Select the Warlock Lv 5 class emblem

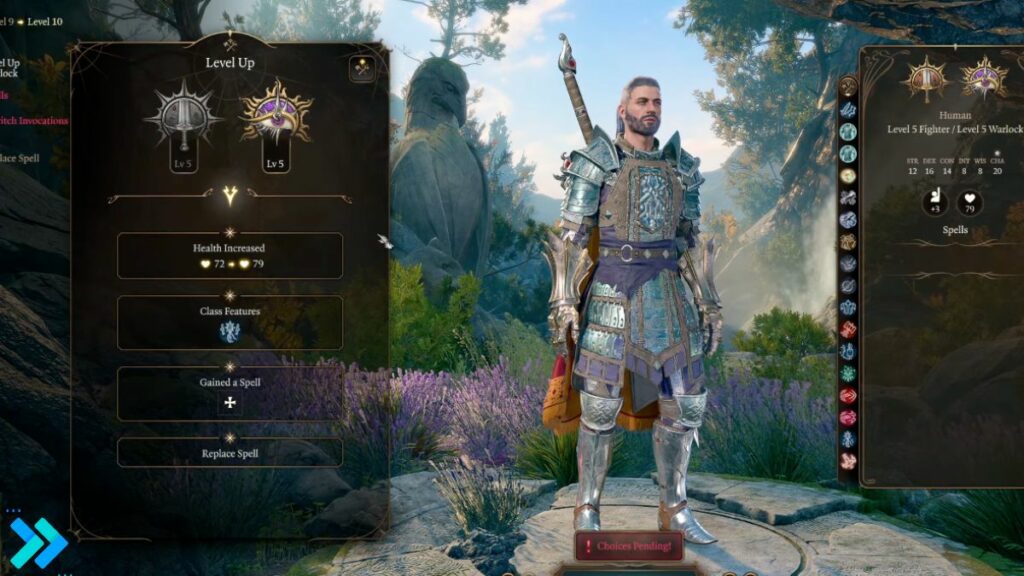tap(273, 118)
